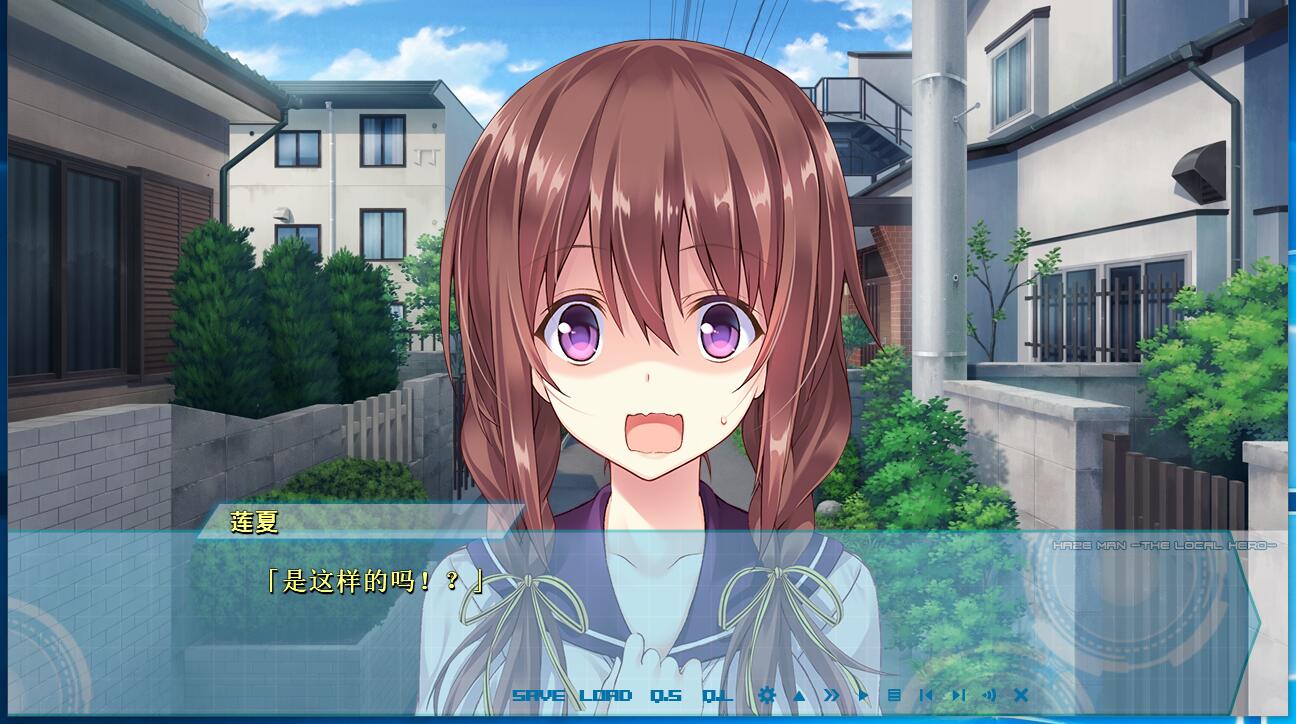Viewport: 1296px width, 724px height.
Task: Hide the text window with up-arrow icon
Action: (x=797, y=695)
